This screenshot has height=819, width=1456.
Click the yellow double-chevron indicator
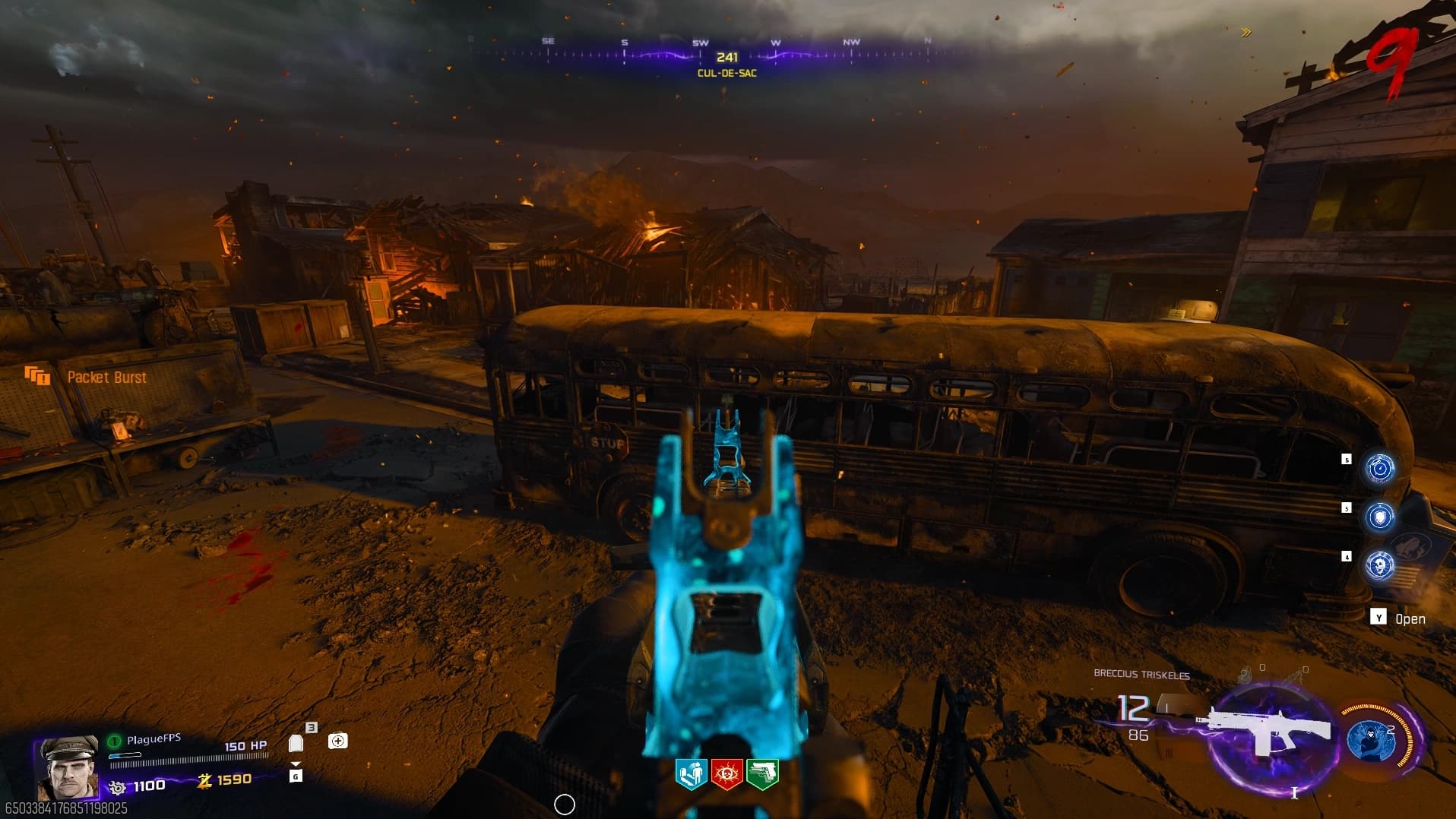pos(1246,32)
